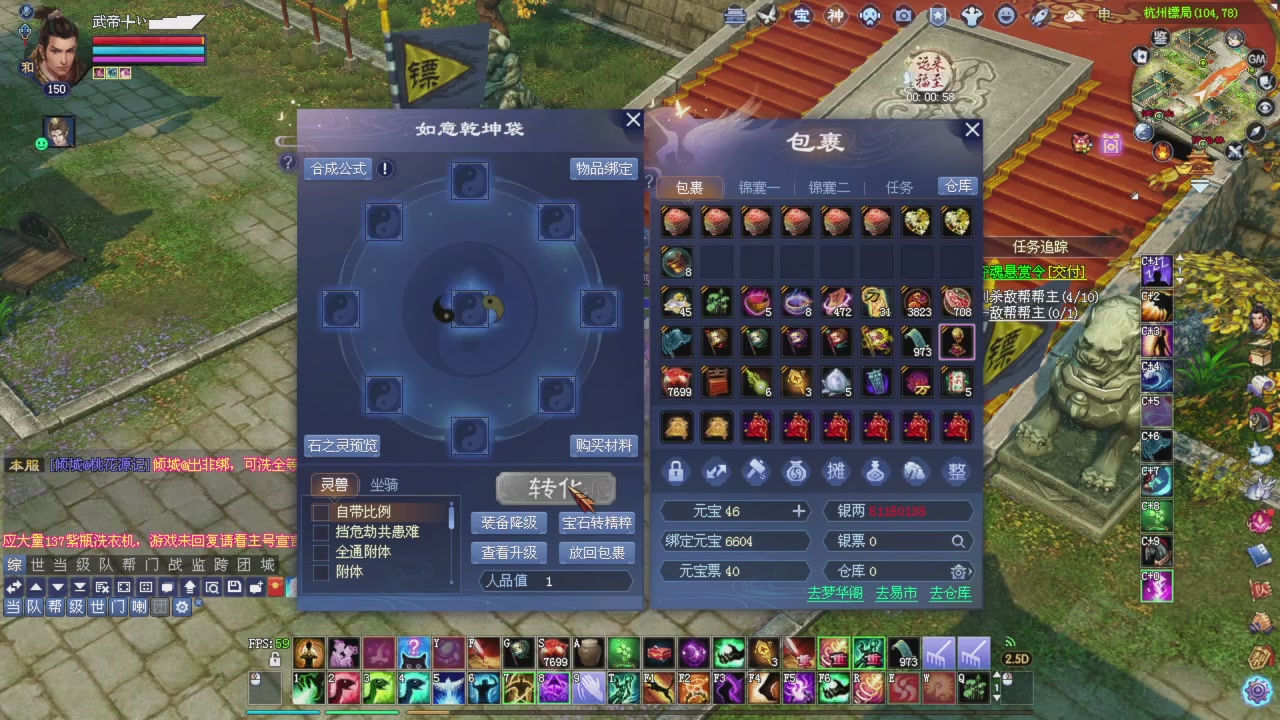Expand the warehouse gear arrow next to 仓库

click(x=960, y=571)
